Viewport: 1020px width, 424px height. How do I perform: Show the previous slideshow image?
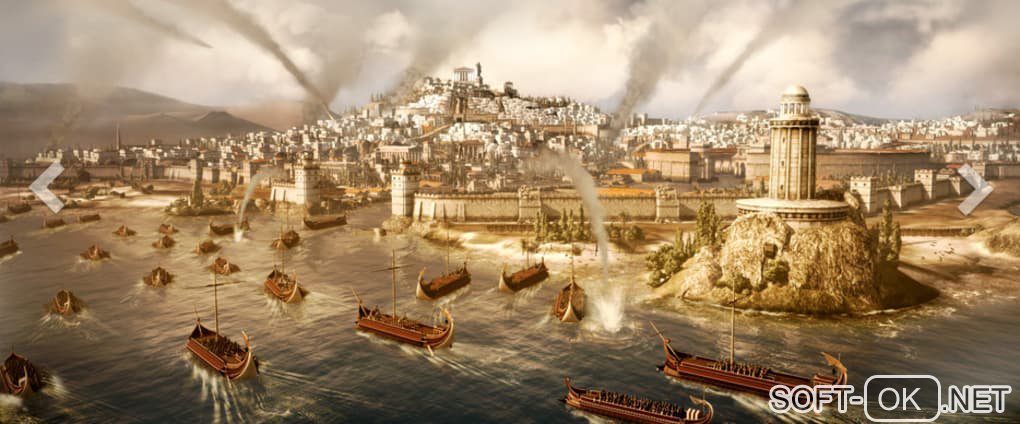(46, 187)
